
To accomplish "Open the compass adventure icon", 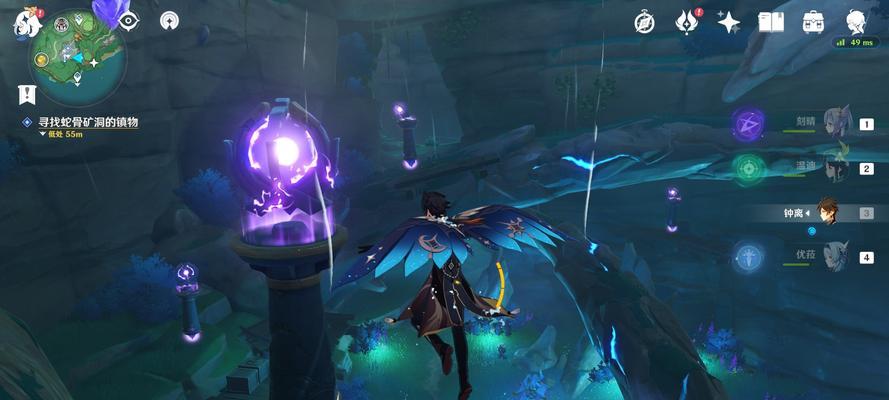I will coord(645,22).
